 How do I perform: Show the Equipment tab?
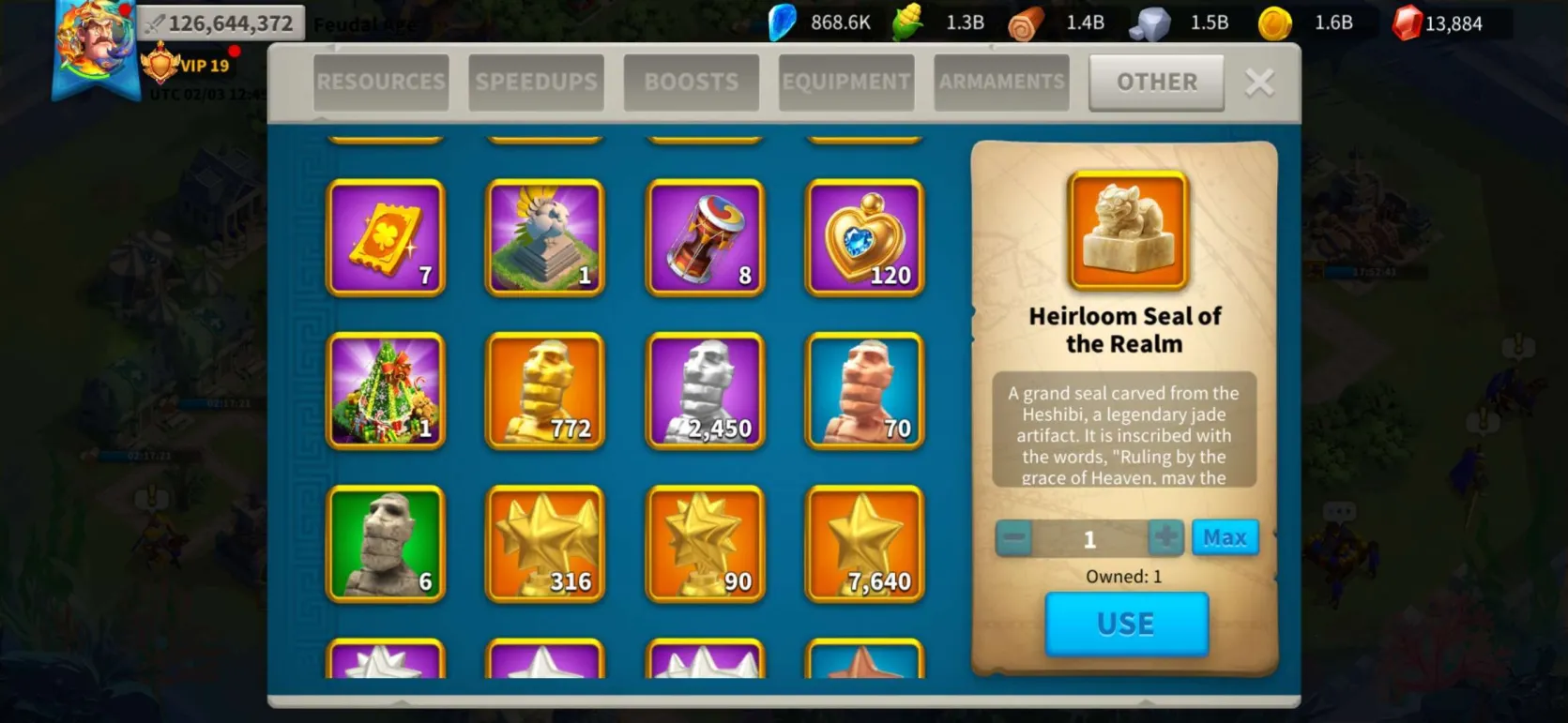click(x=846, y=83)
